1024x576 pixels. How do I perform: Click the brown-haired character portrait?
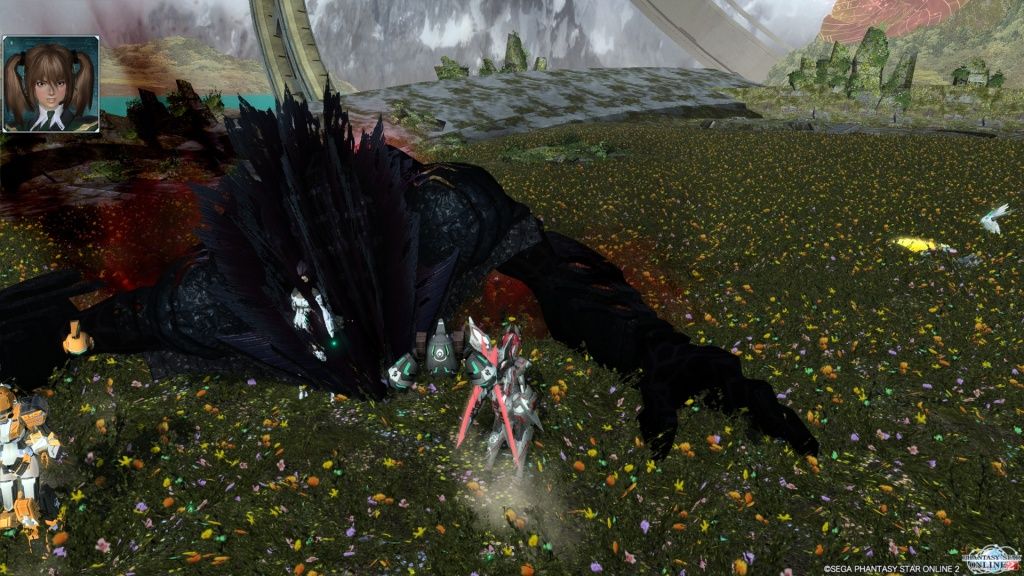(x=50, y=84)
